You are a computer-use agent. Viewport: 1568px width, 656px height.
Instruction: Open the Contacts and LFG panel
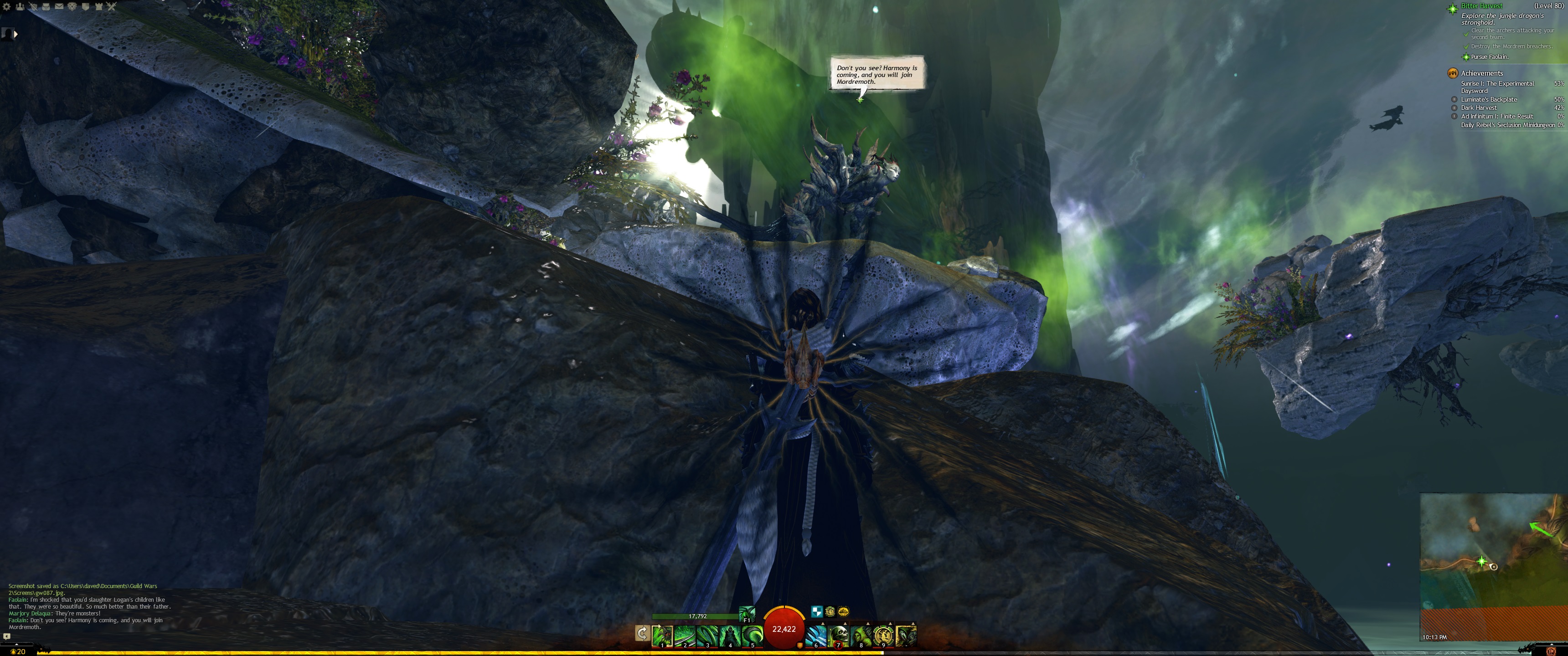[20, 7]
